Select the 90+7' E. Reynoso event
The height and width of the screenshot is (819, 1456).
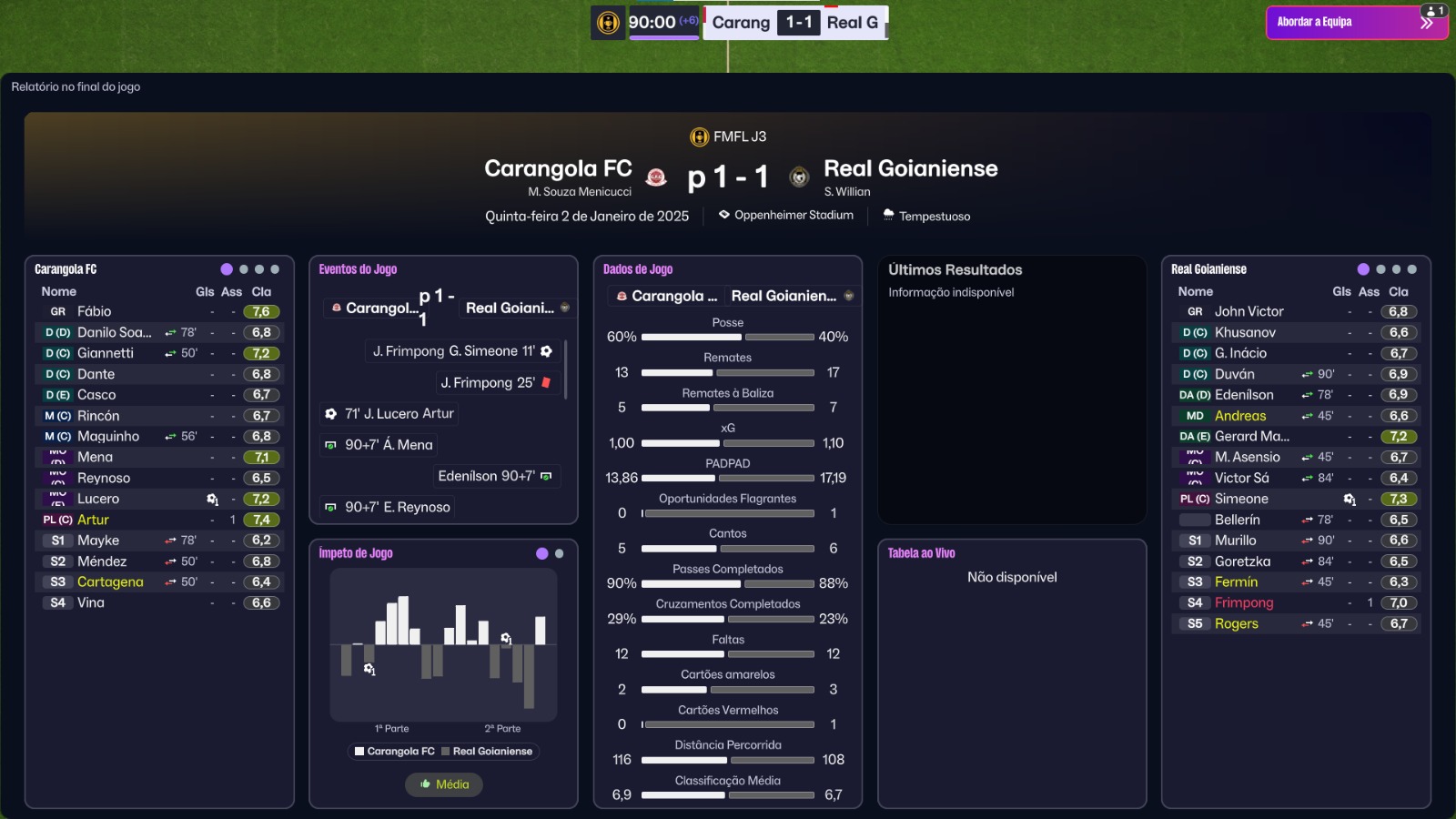point(397,507)
